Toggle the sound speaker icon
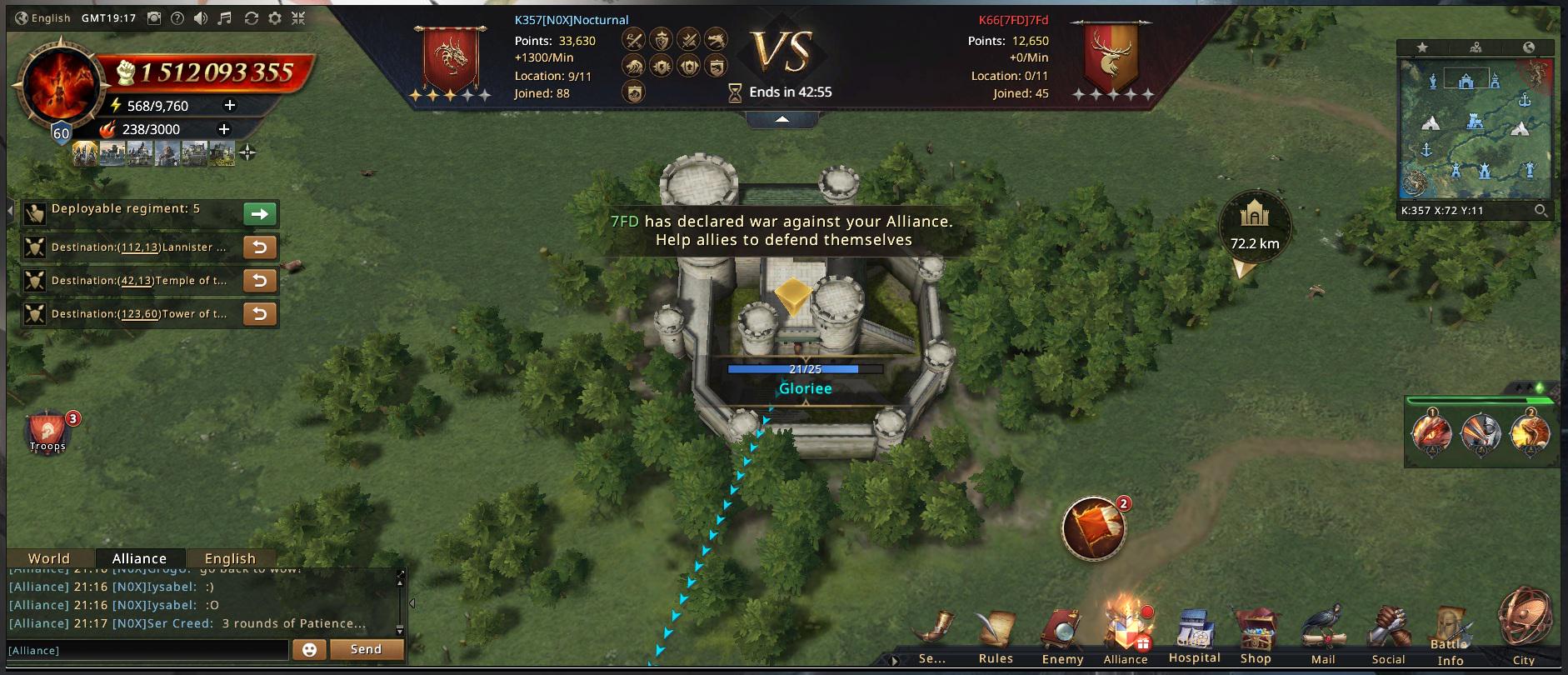 201,18
